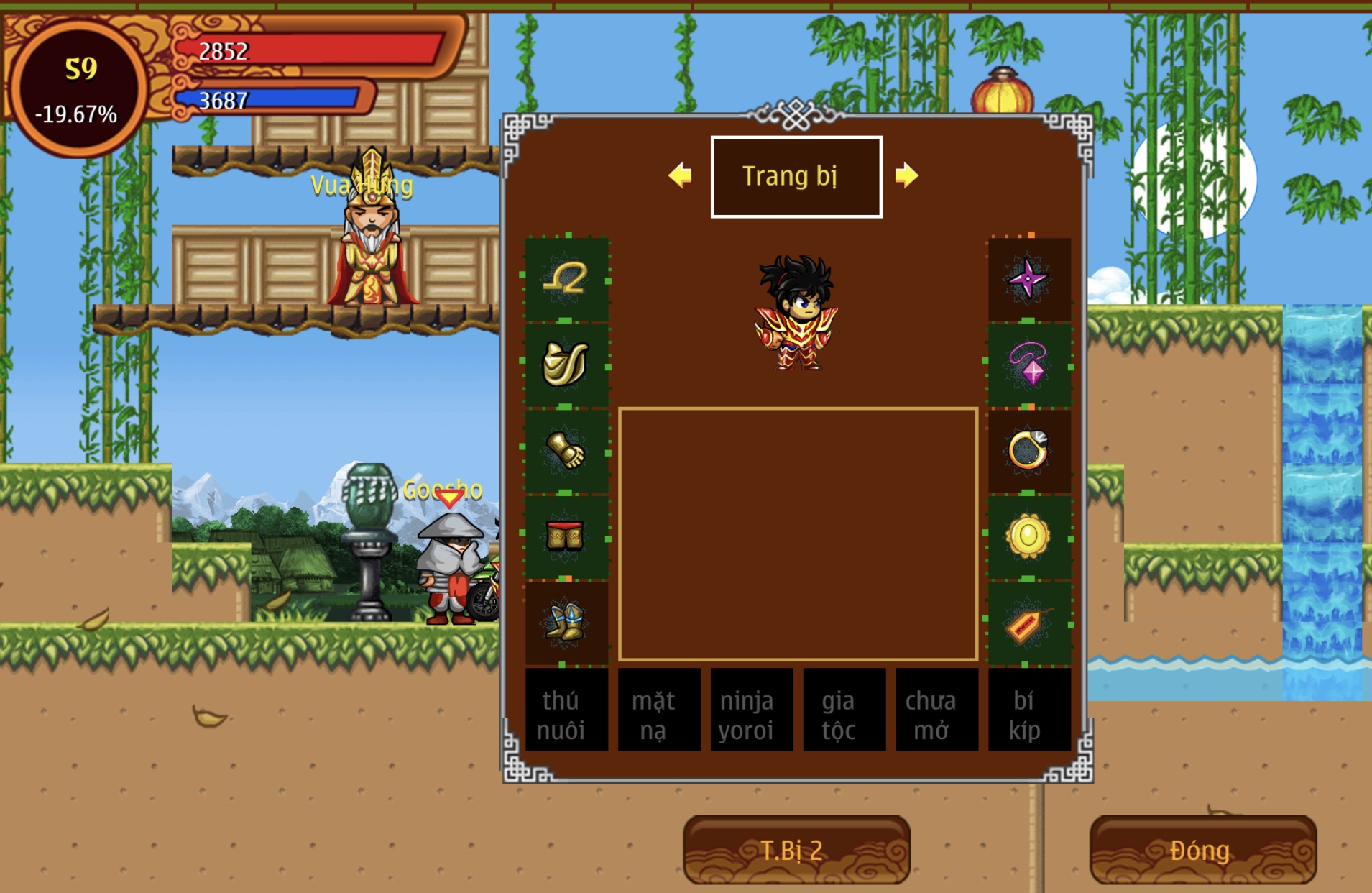Select the orange talisman charm slot
The height and width of the screenshot is (893, 1372).
[1028, 623]
